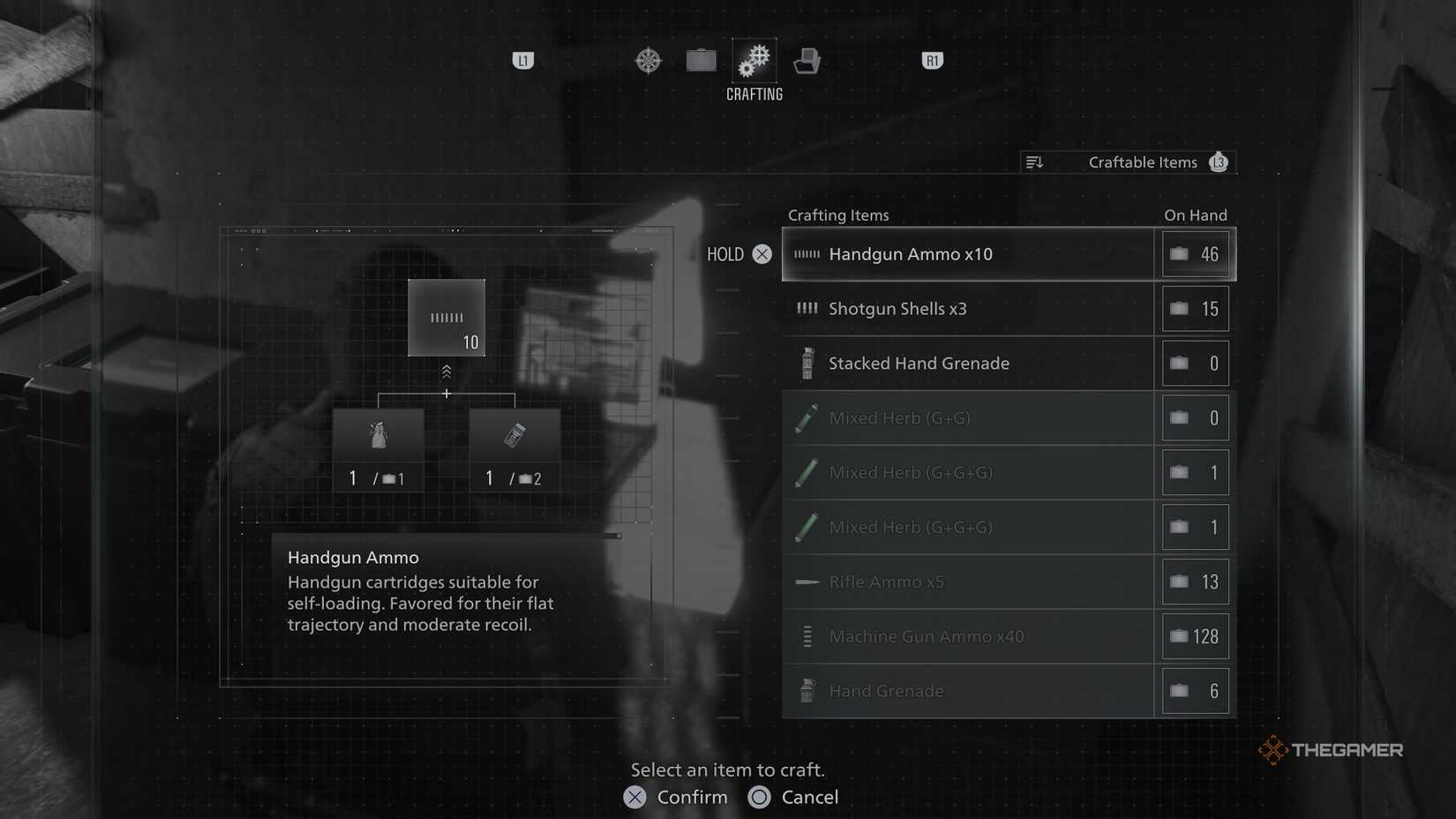Click the gunpowder pouch ingredient icon
The width and height of the screenshot is (1456, 819).
click(x=378, y=437)
